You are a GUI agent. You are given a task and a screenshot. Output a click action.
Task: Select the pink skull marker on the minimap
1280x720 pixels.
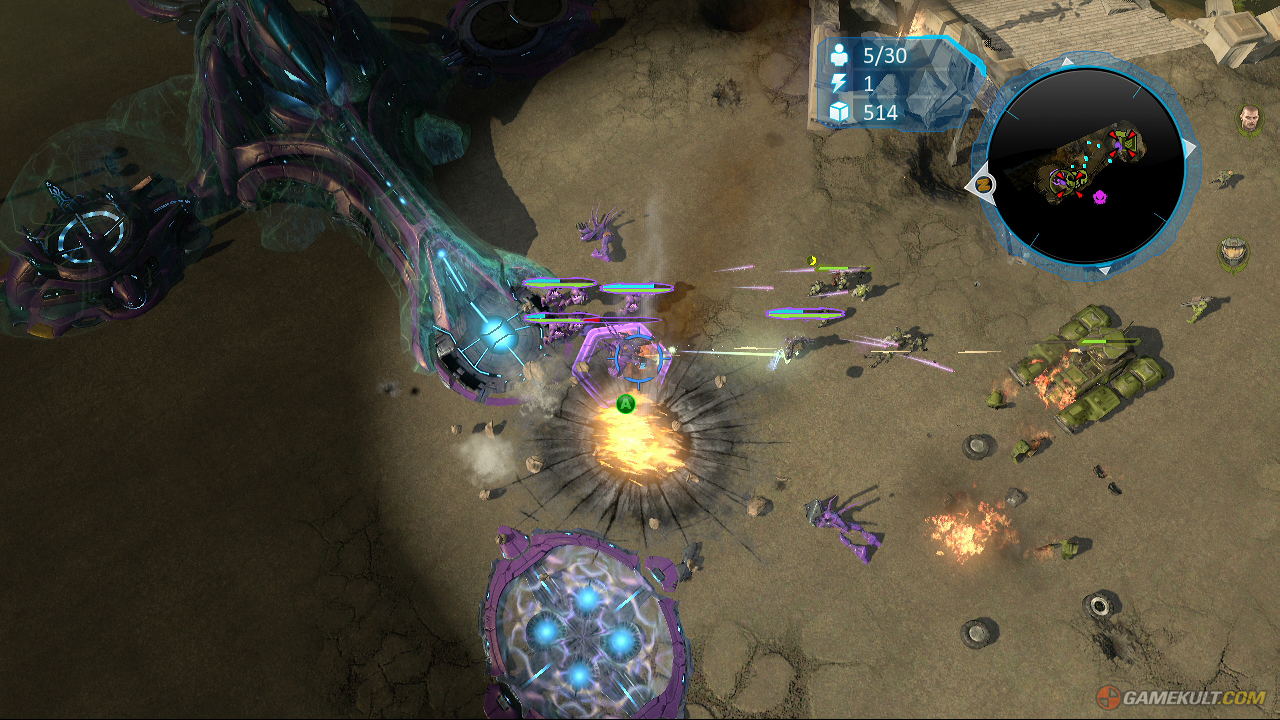point(1101,197)
